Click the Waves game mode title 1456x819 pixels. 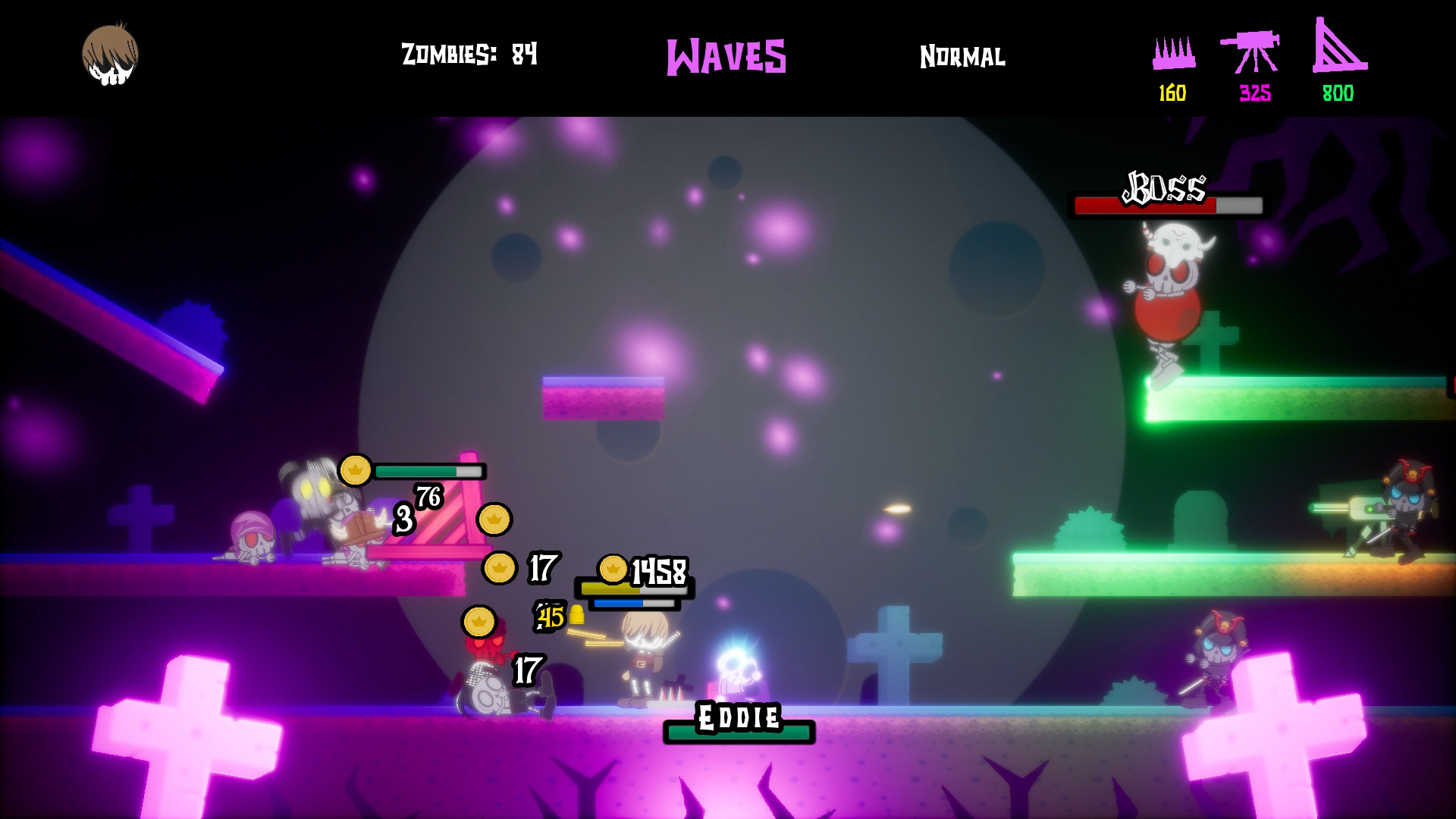pos(726,55)
